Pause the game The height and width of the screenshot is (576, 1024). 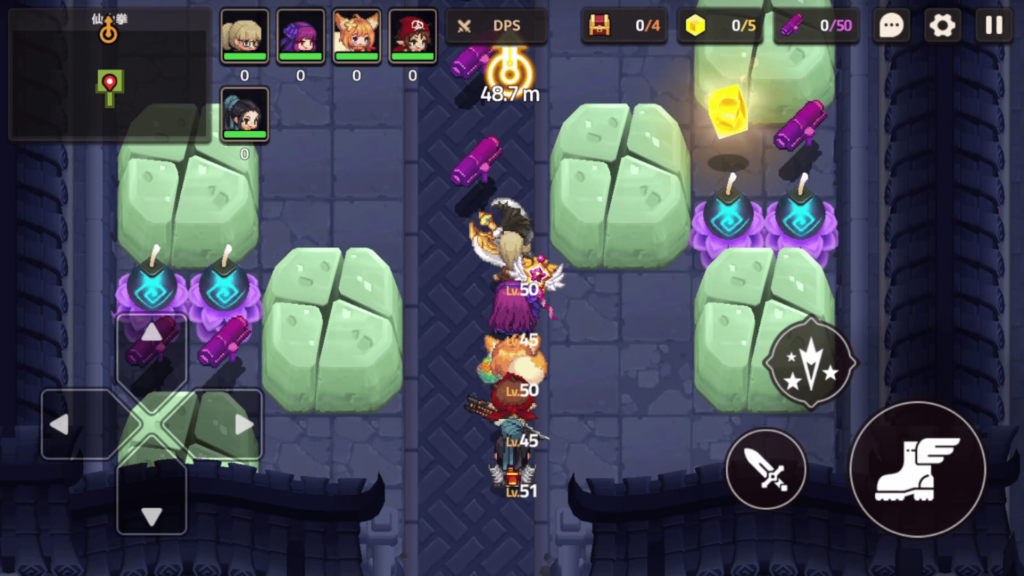coord(993,26)
